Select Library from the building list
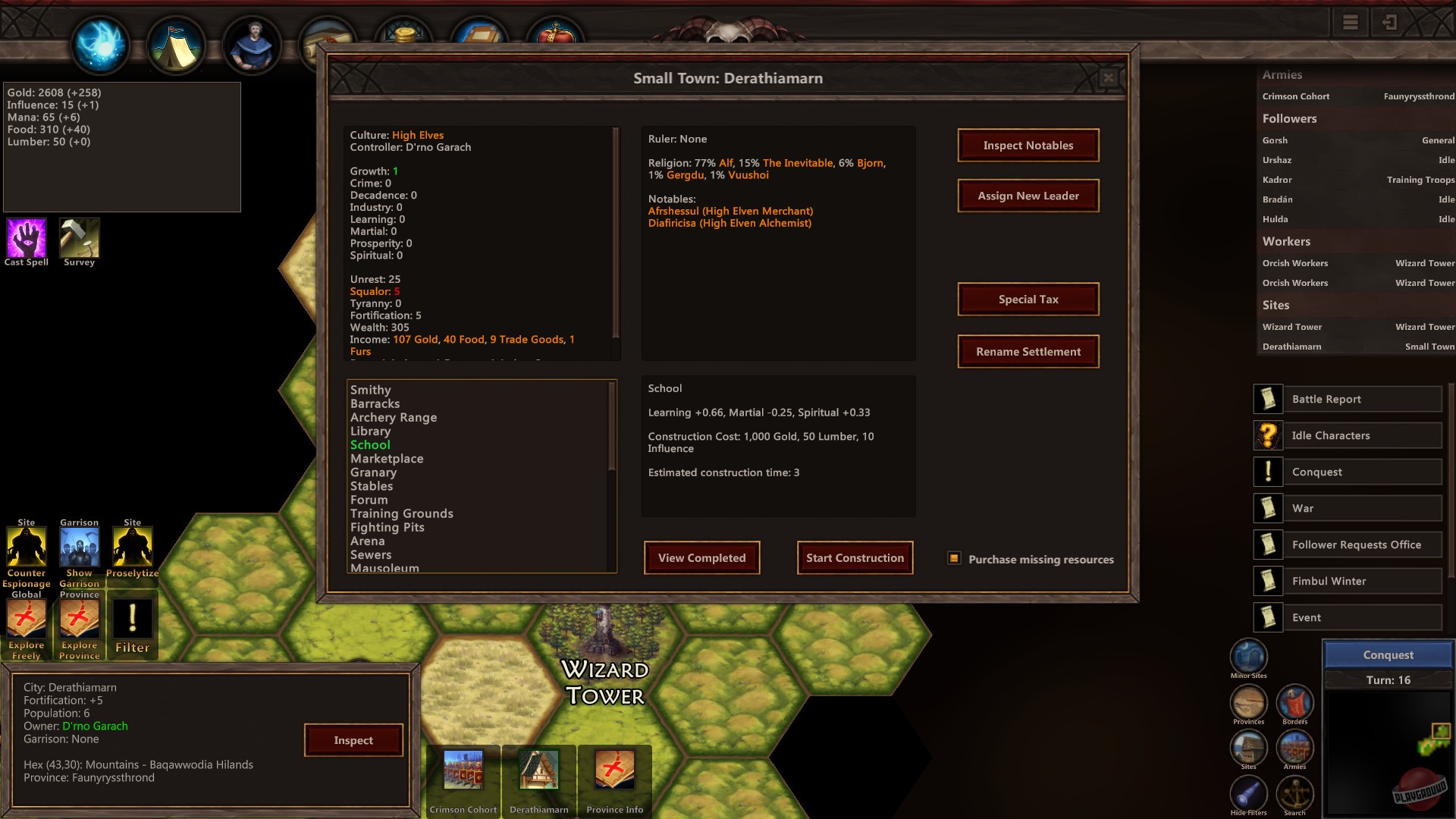Screen dimensions: 1456x819 click(x=370, y=431)
